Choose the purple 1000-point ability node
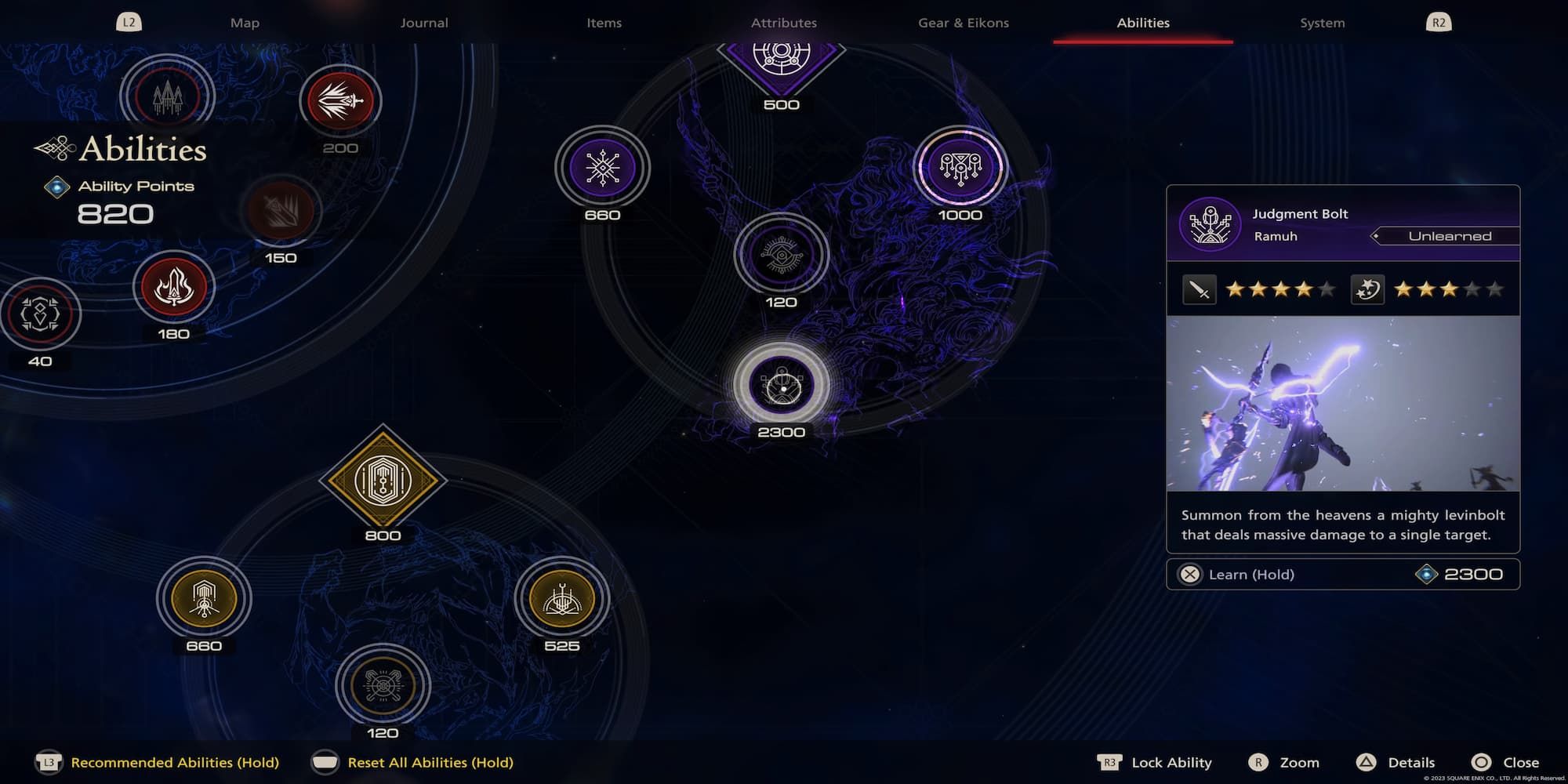The image size is (1568, 784). click(x=960, y=168)
